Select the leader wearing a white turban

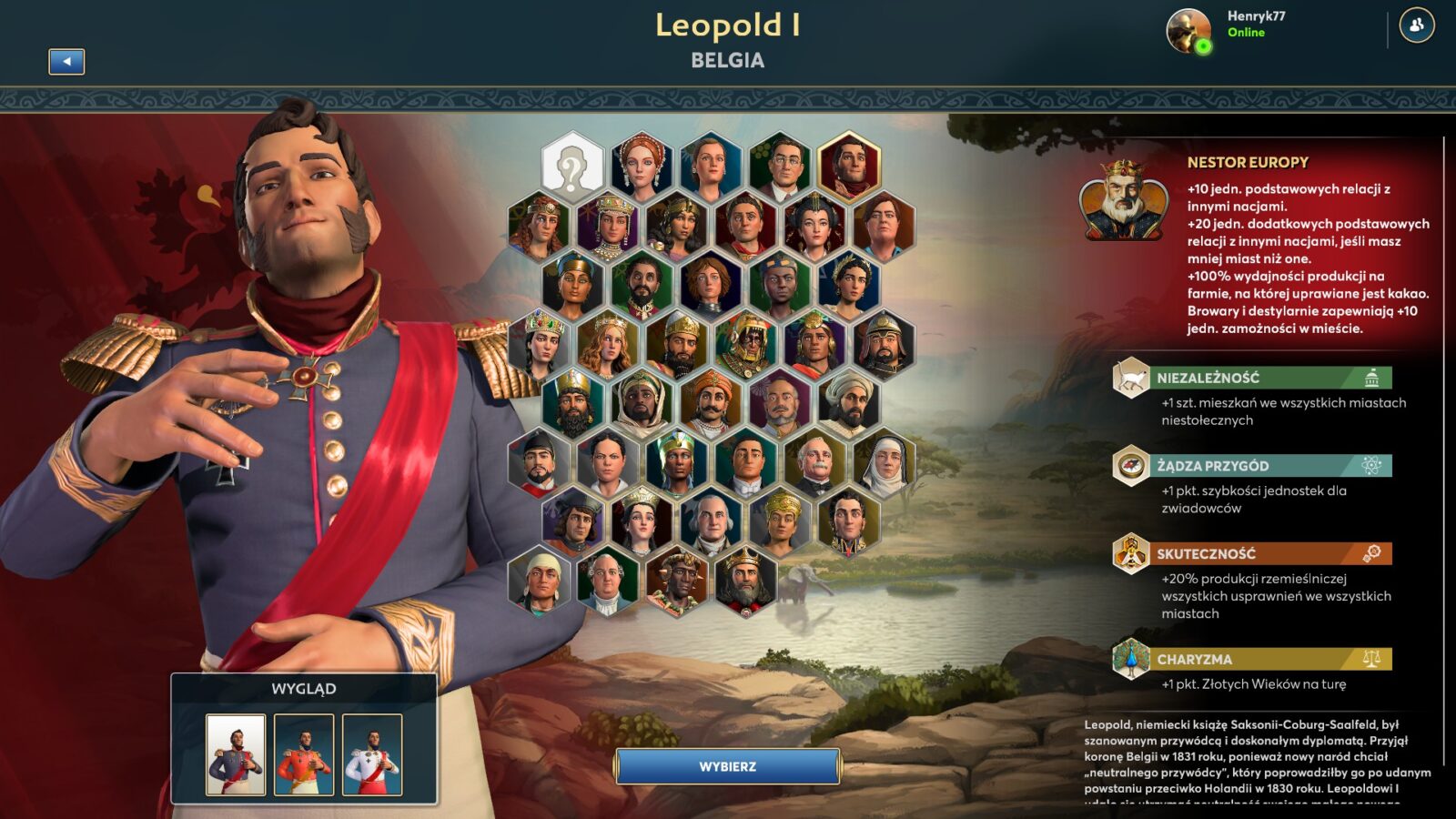pos(849,402)
